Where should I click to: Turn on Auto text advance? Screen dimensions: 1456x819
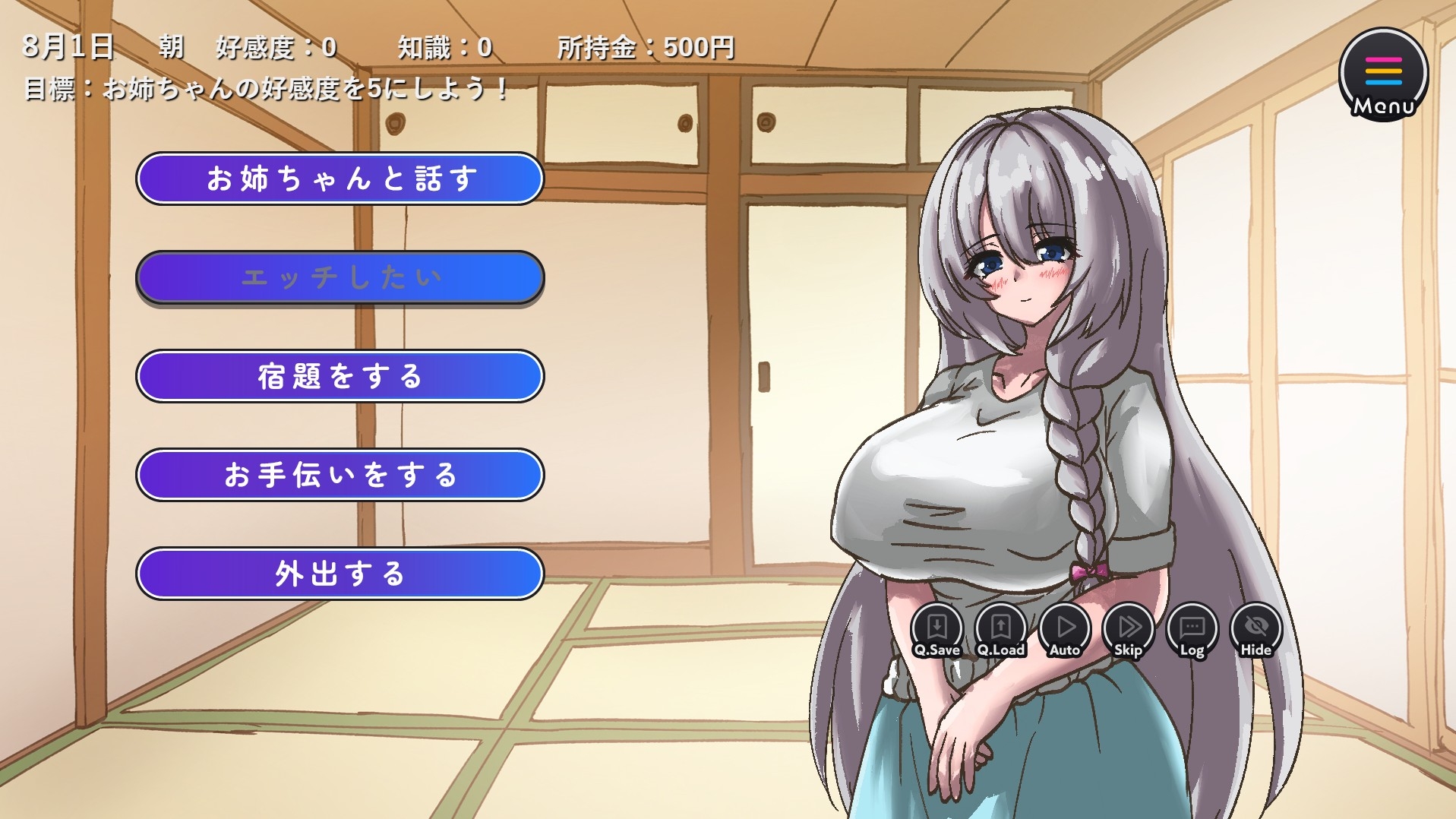pyautogui.click(x=1065, y=630)
